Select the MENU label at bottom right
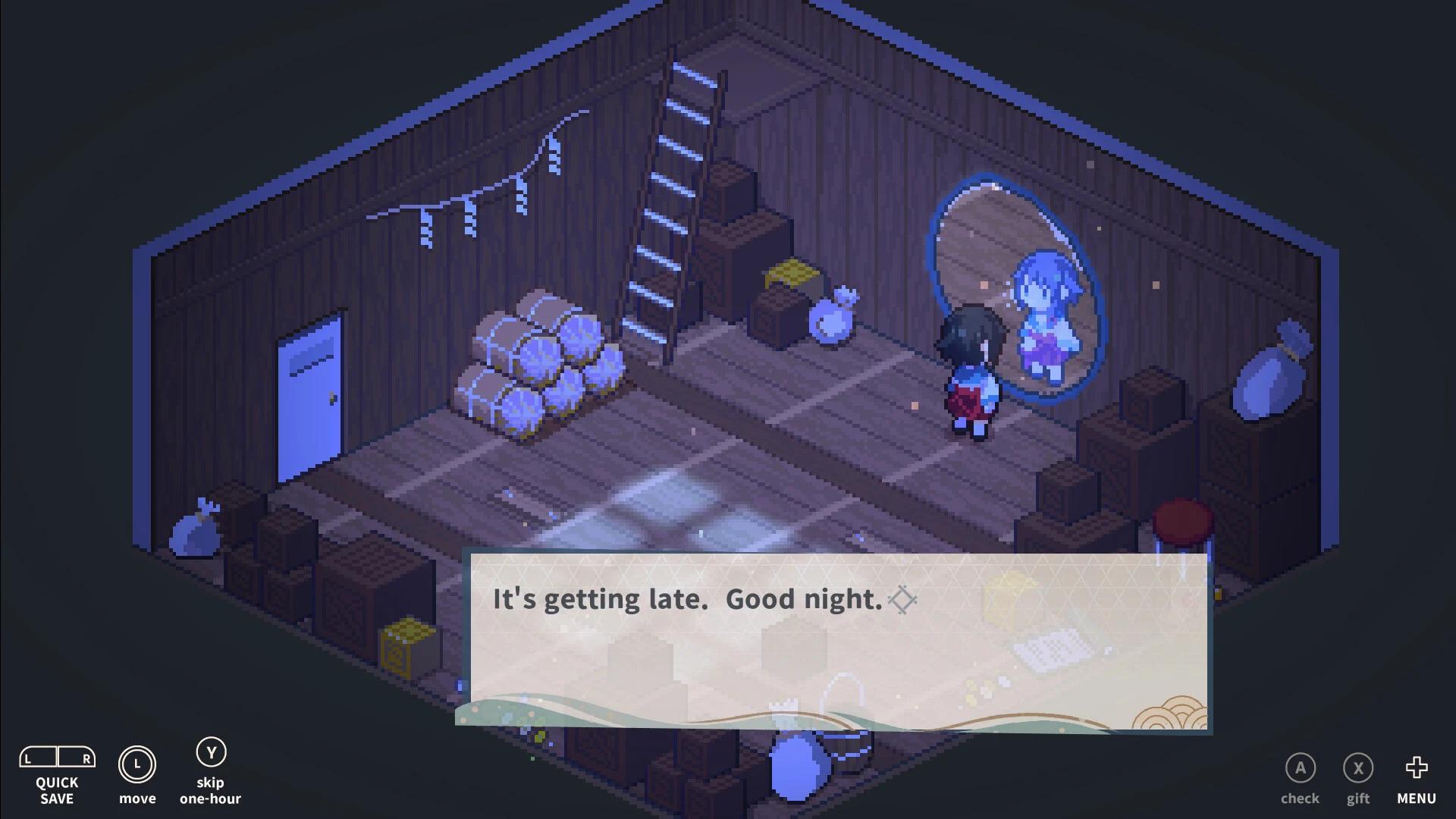1456x819 pixels. 1415,799
